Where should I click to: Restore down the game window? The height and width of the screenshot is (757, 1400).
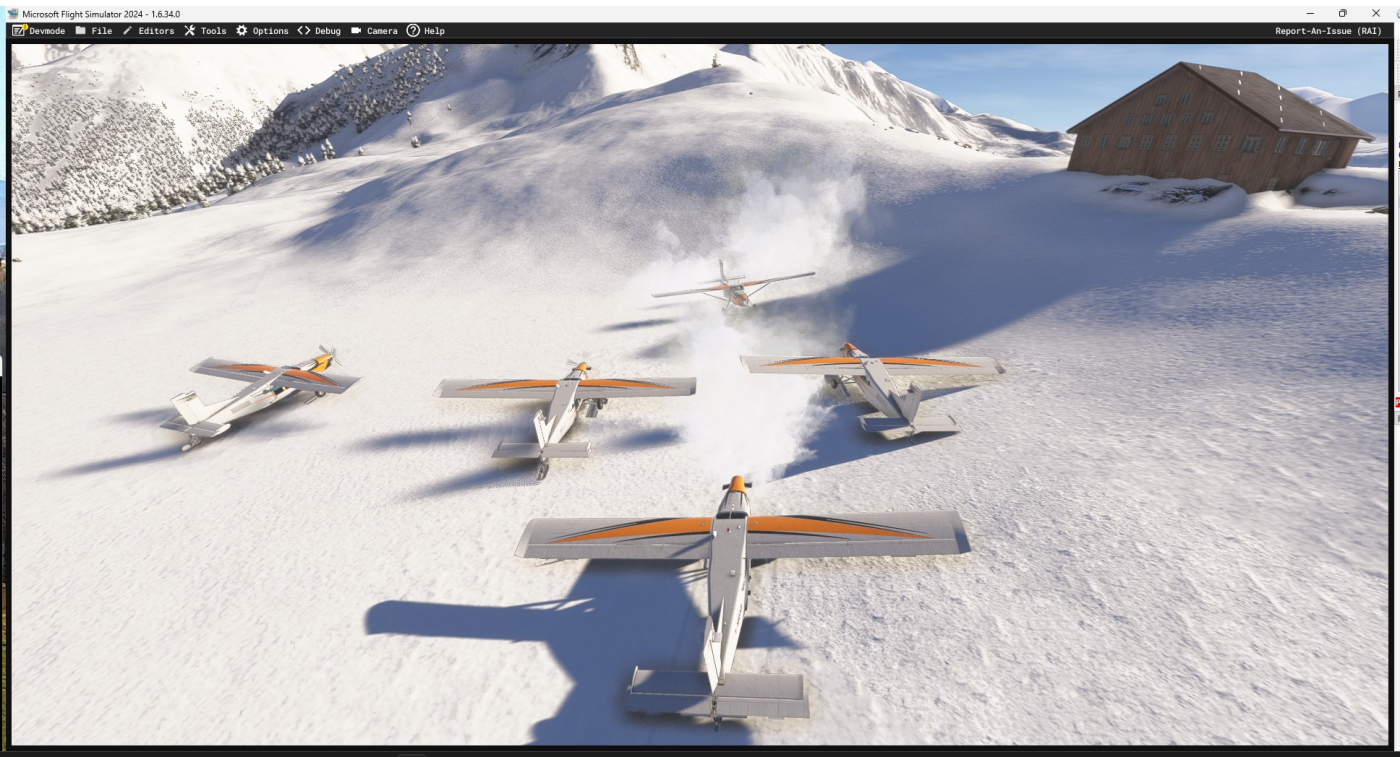coord(1342,13)
